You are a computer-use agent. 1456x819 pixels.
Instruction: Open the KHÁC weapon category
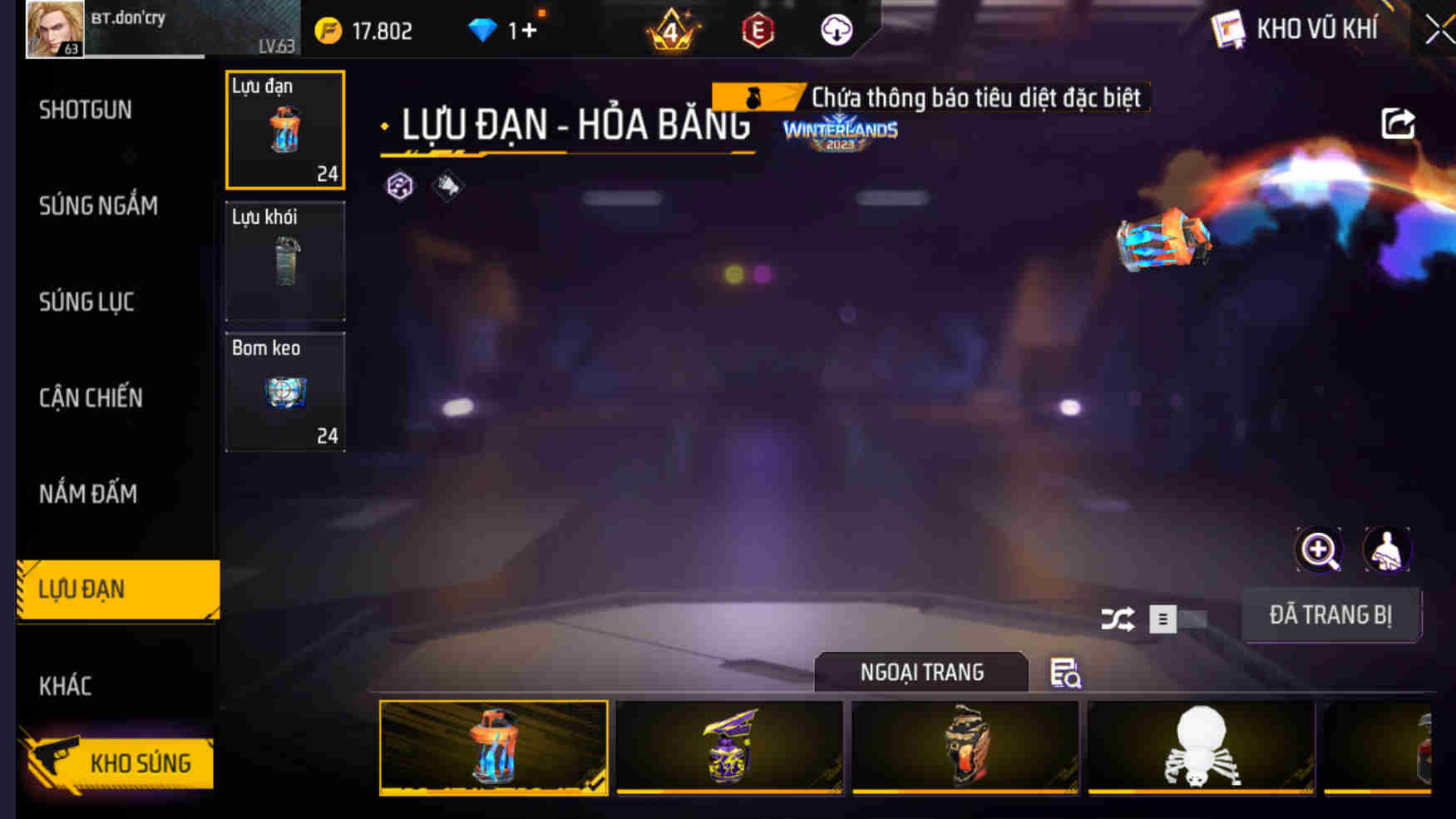[67, 686]
